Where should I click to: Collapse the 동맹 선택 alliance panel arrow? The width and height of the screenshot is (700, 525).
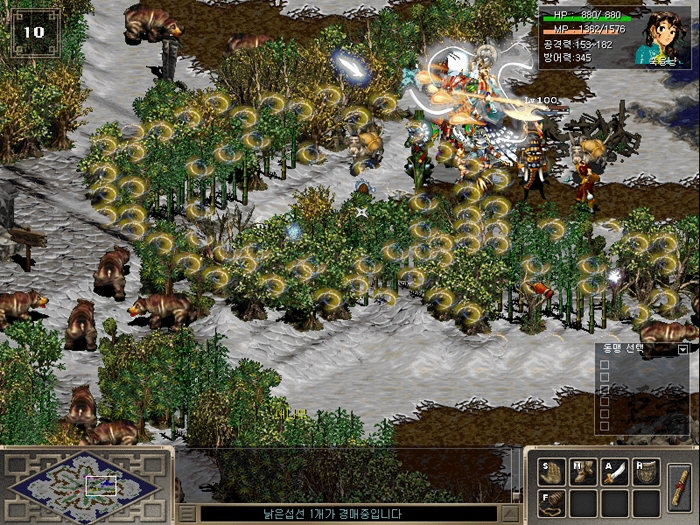[x=683, y=349]
